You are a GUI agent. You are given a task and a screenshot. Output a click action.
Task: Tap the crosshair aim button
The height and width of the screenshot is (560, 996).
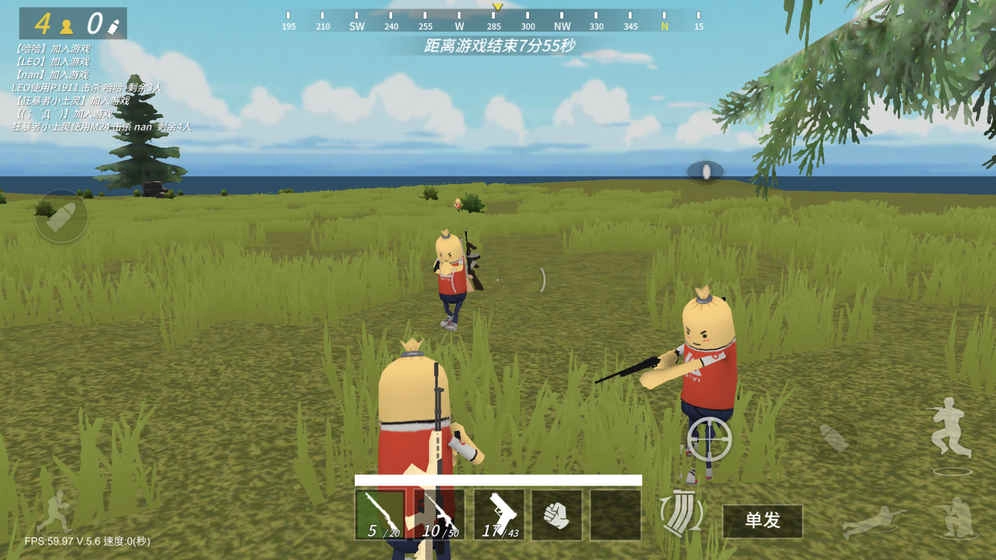coord(709,438)
